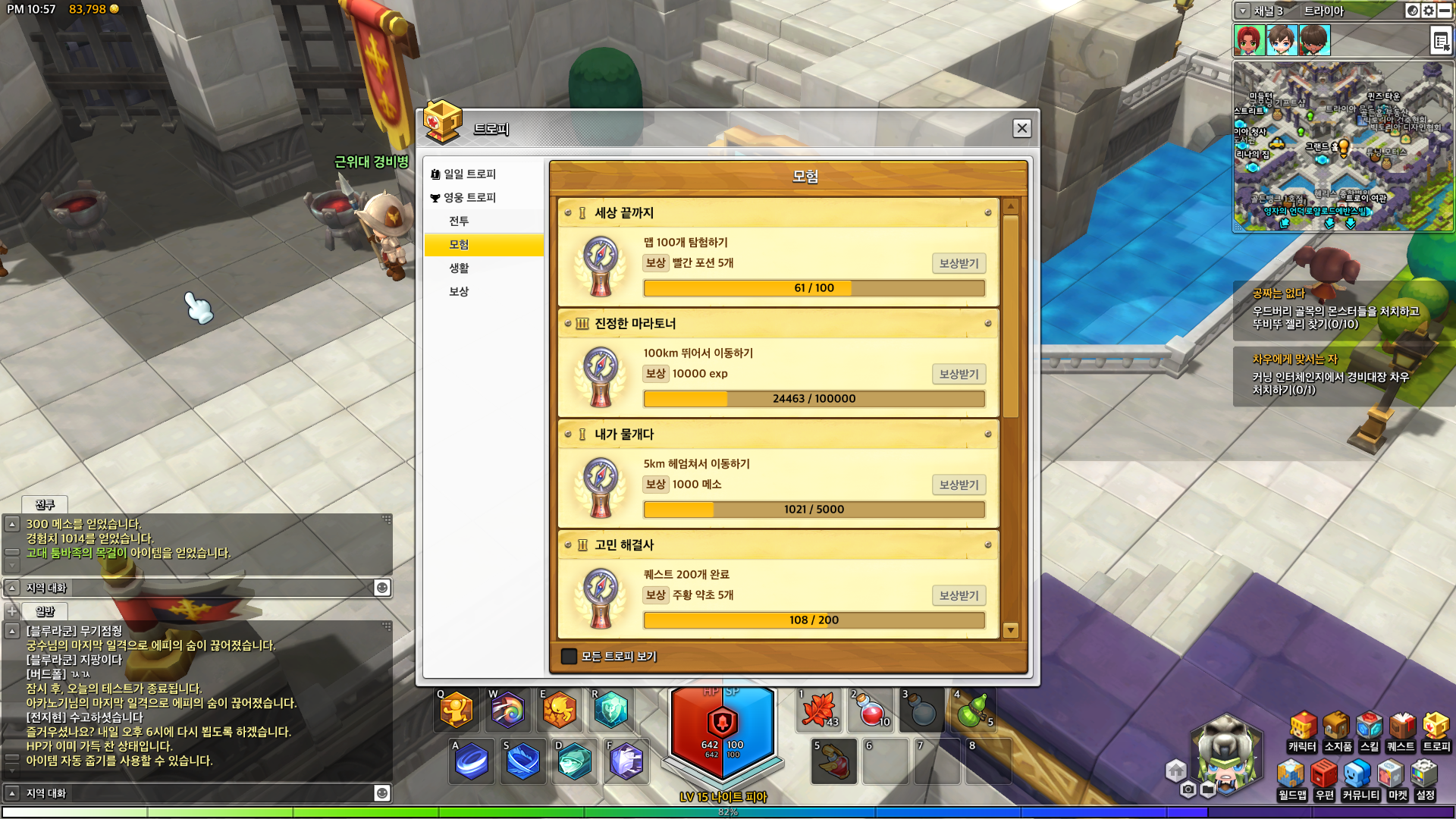
Task: Use the red potion in slot 2
Action: [872, 711]
